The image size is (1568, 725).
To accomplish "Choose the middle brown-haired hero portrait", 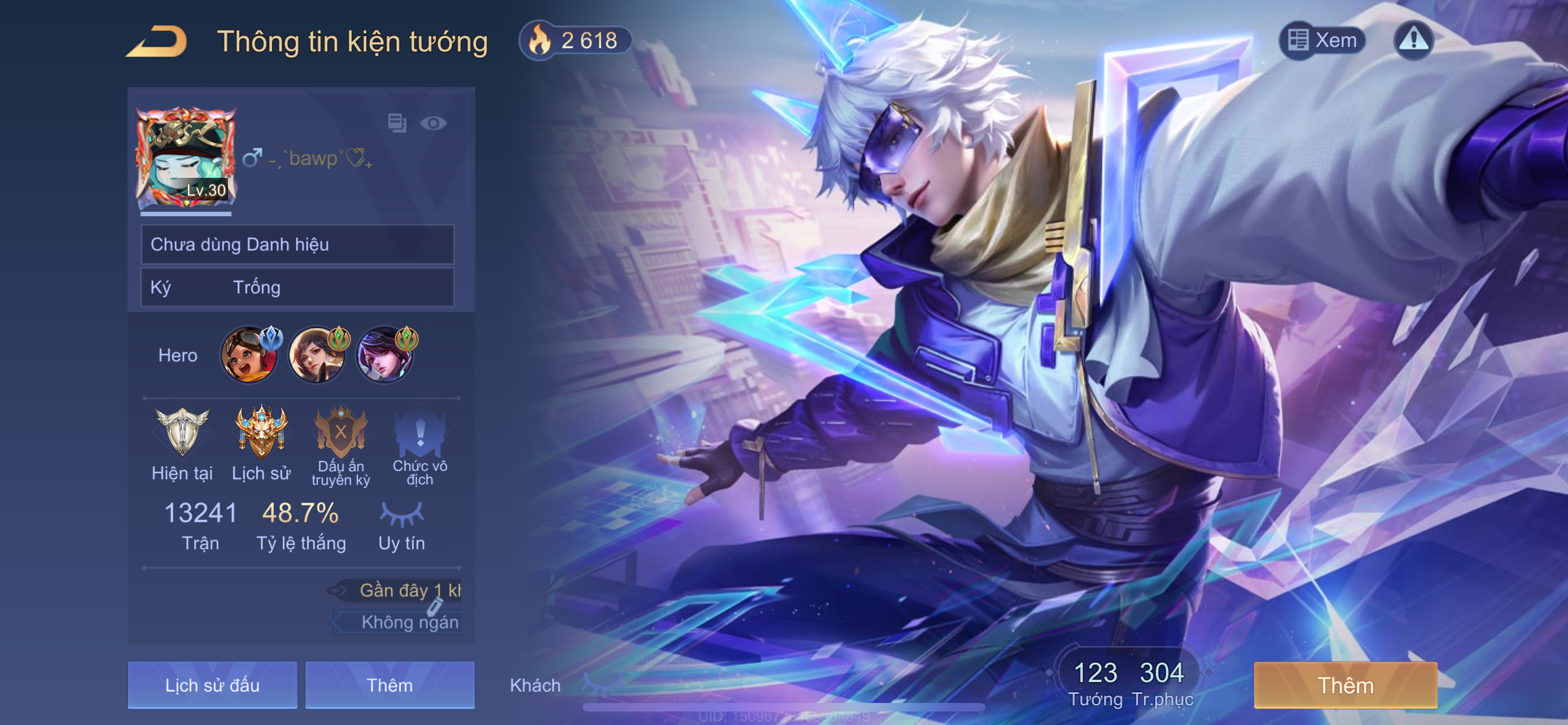I will pyautogui.click(x=317, y=355).
